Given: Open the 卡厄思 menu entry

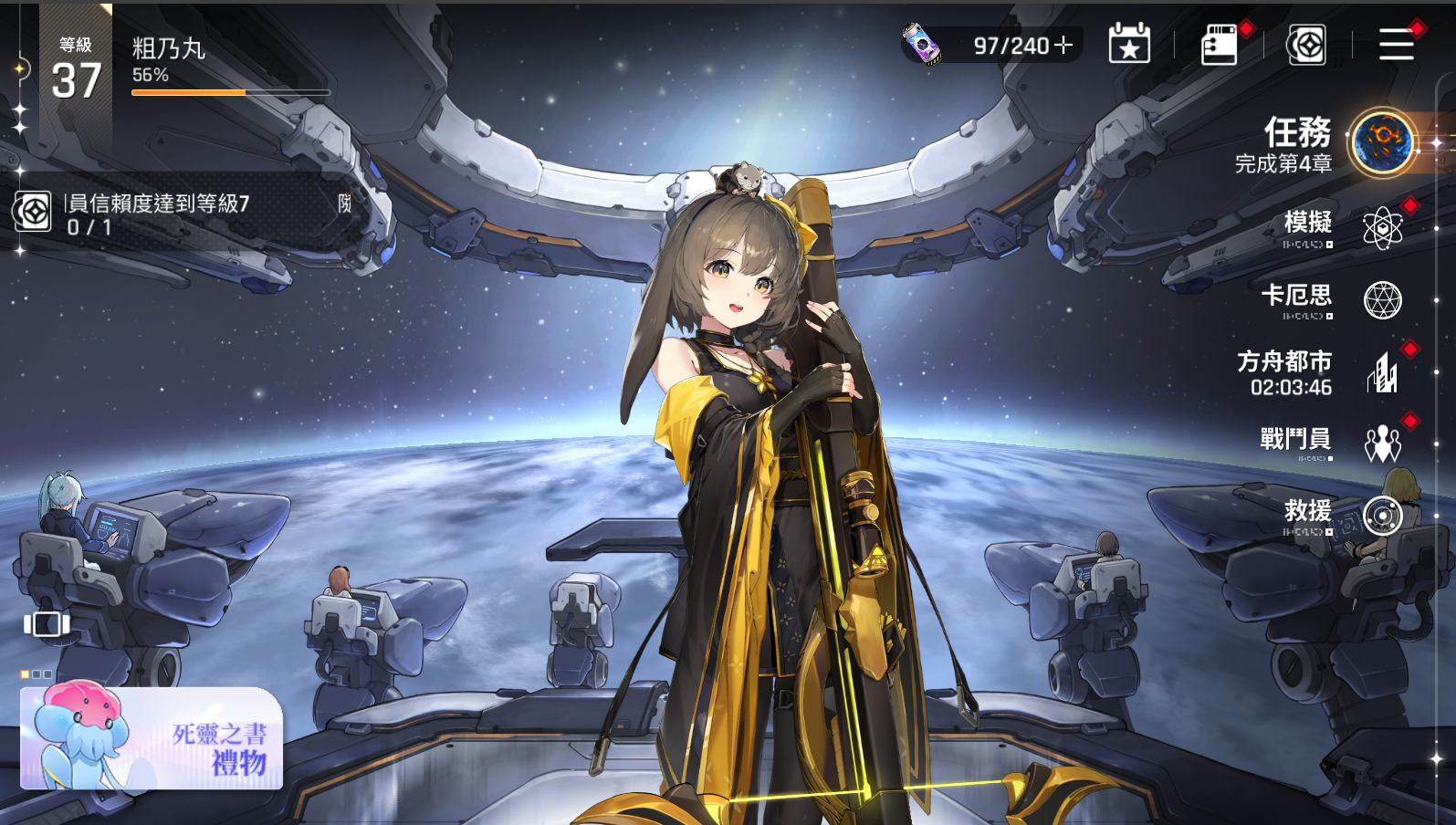Looking at the screenshot, I should (x=1382, y=299).
